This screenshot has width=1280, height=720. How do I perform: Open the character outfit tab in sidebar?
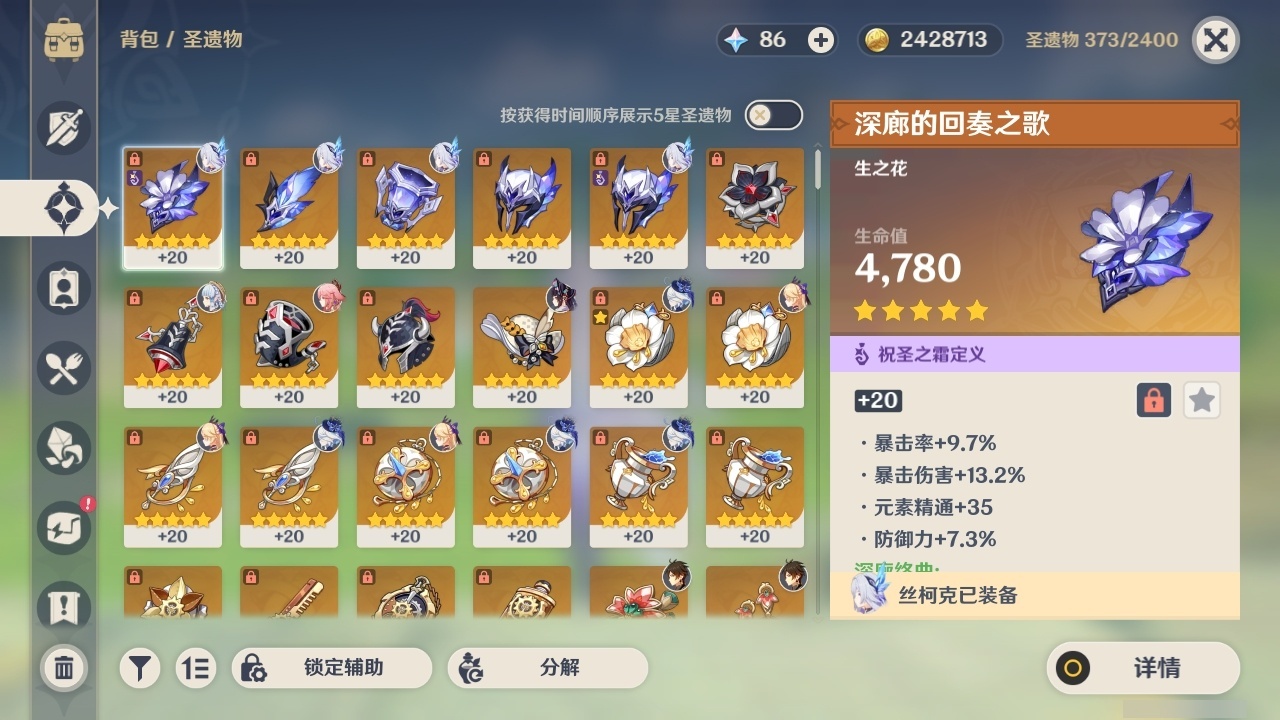point(62,288)
